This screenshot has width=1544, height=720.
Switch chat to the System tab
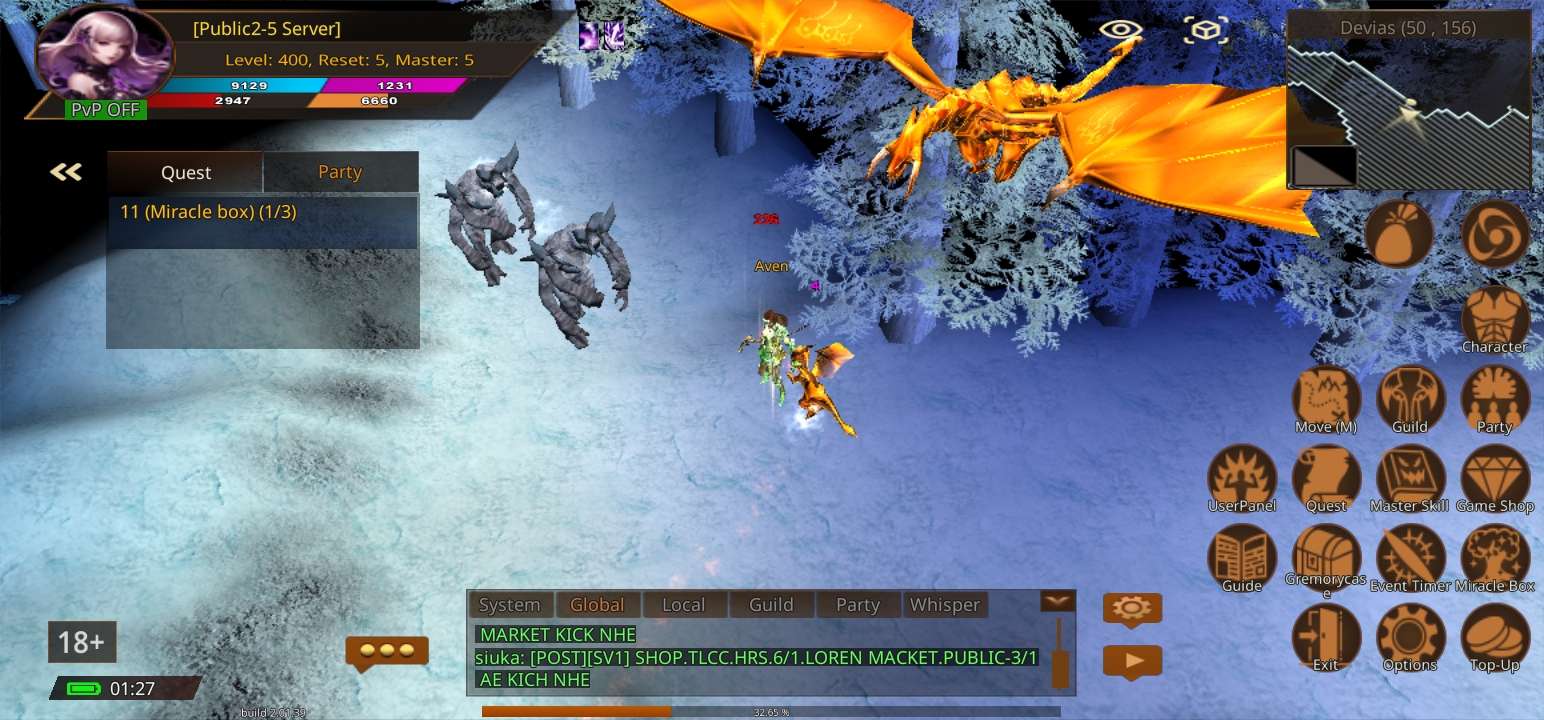(x=509, y=605)
